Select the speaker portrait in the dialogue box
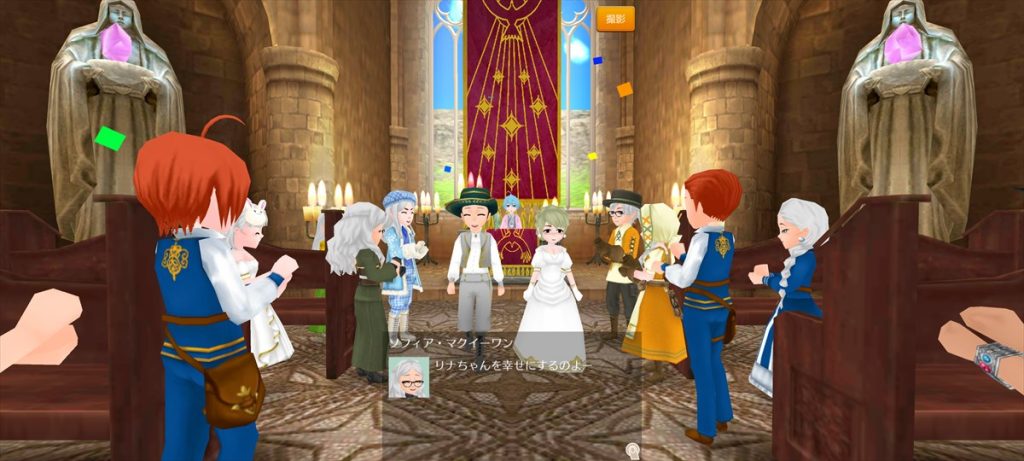Image resolution: width=1024 pixels, height=461 pixels. pyautogui.click(x=409, y=378)
